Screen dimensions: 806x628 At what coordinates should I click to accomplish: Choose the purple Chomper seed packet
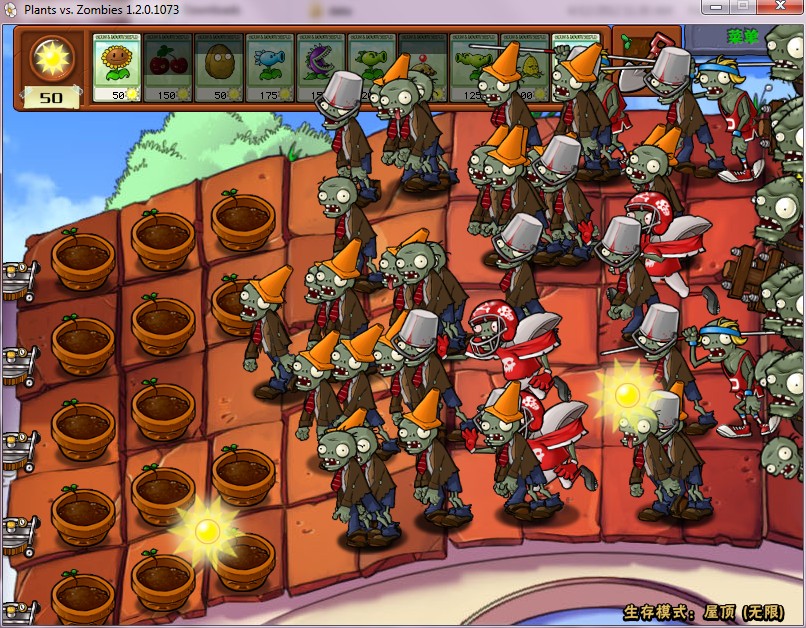[316, 67]
